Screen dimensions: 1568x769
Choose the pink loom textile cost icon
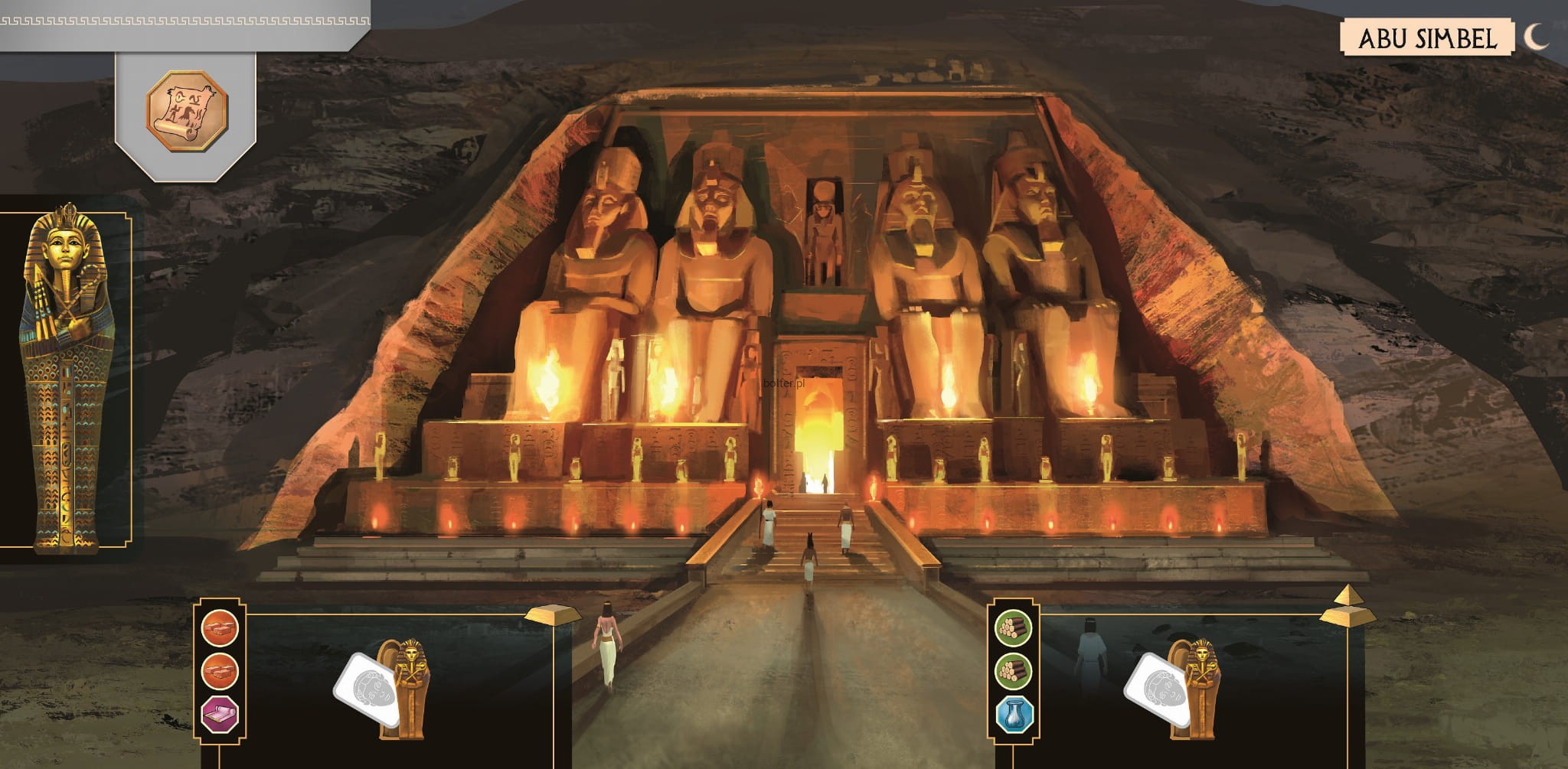click(x=220, y=715)
